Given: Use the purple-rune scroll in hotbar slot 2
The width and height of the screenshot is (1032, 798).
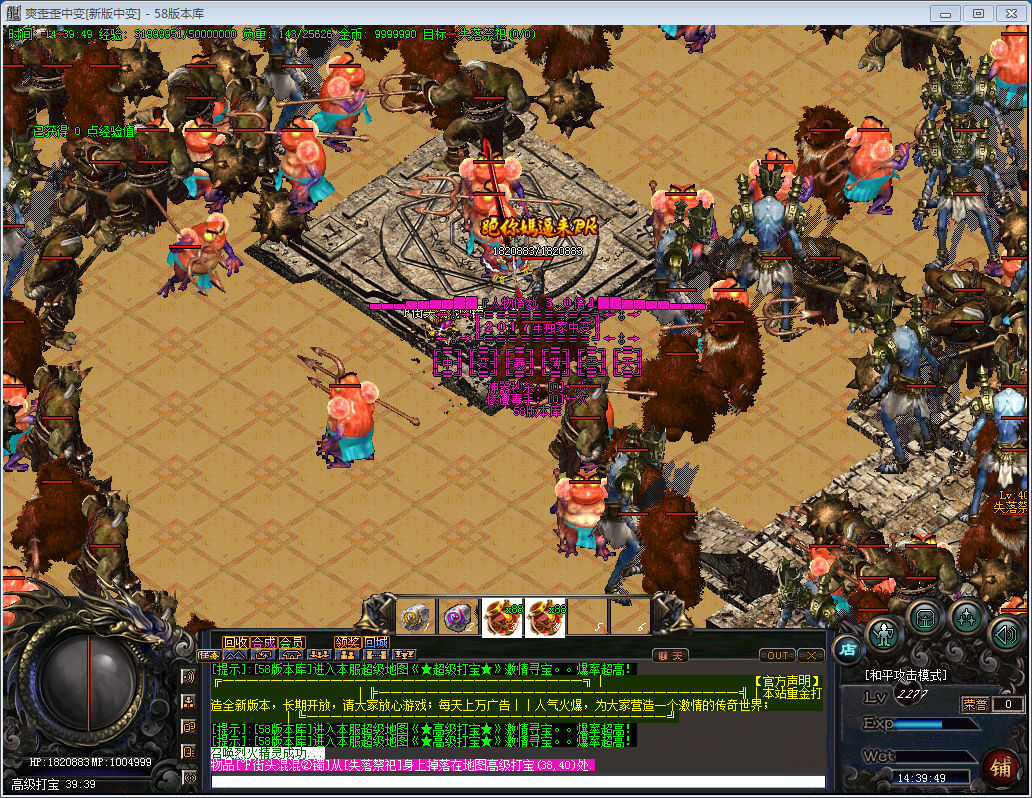Looking at the screenshot, I should click(x=460, y=617).
